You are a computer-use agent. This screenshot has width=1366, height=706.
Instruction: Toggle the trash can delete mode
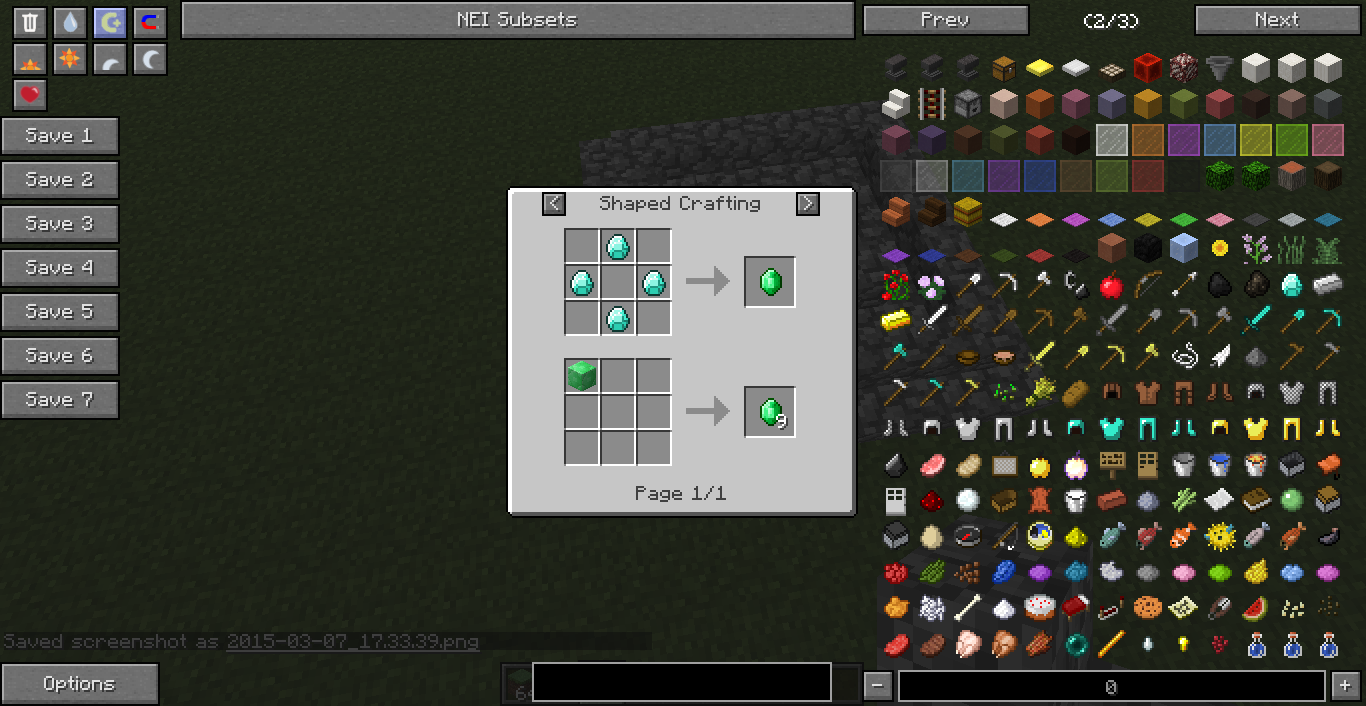[x=30, y=23]
